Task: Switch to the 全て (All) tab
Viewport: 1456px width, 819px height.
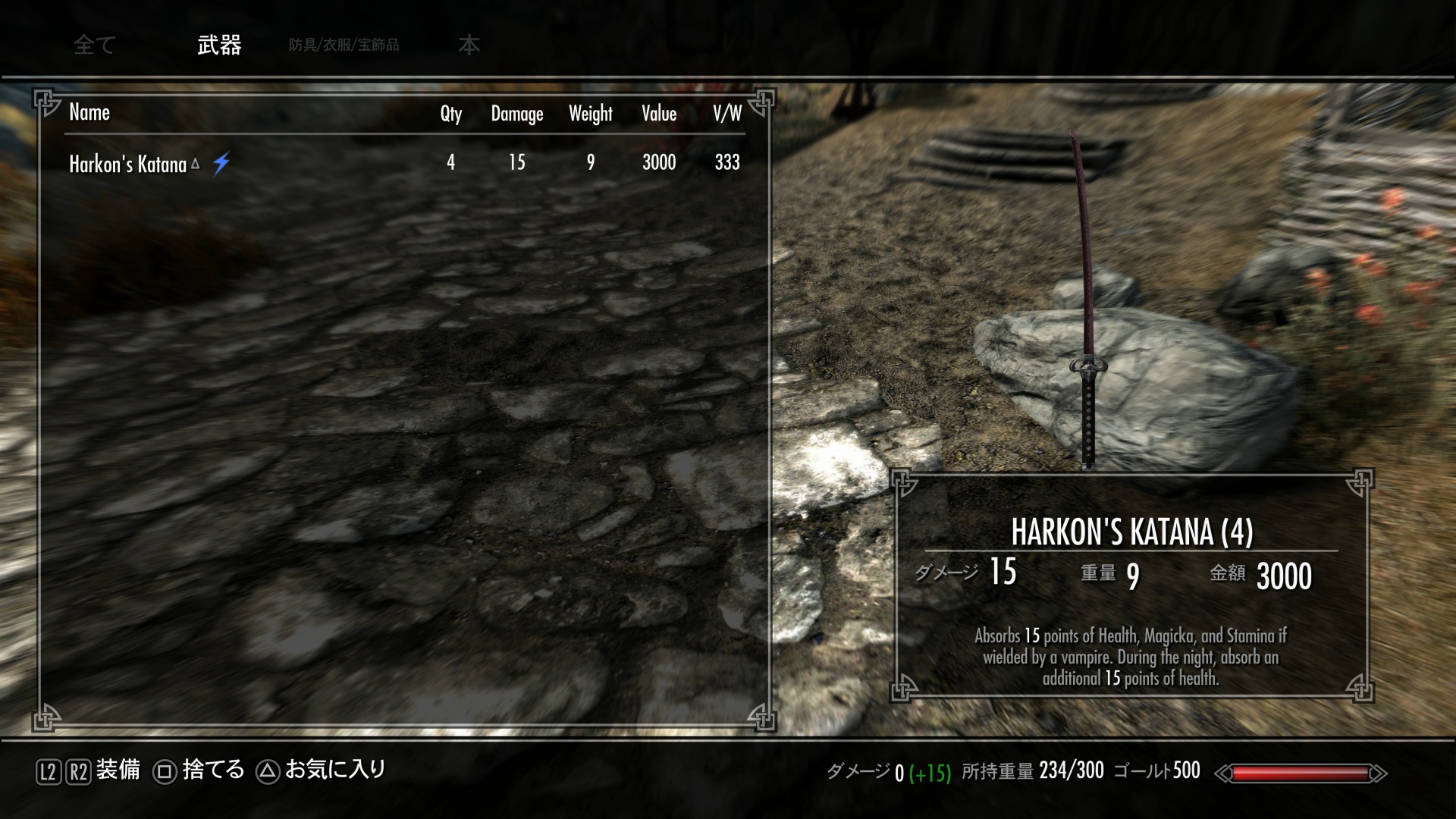Action: (x=94, y=45)
